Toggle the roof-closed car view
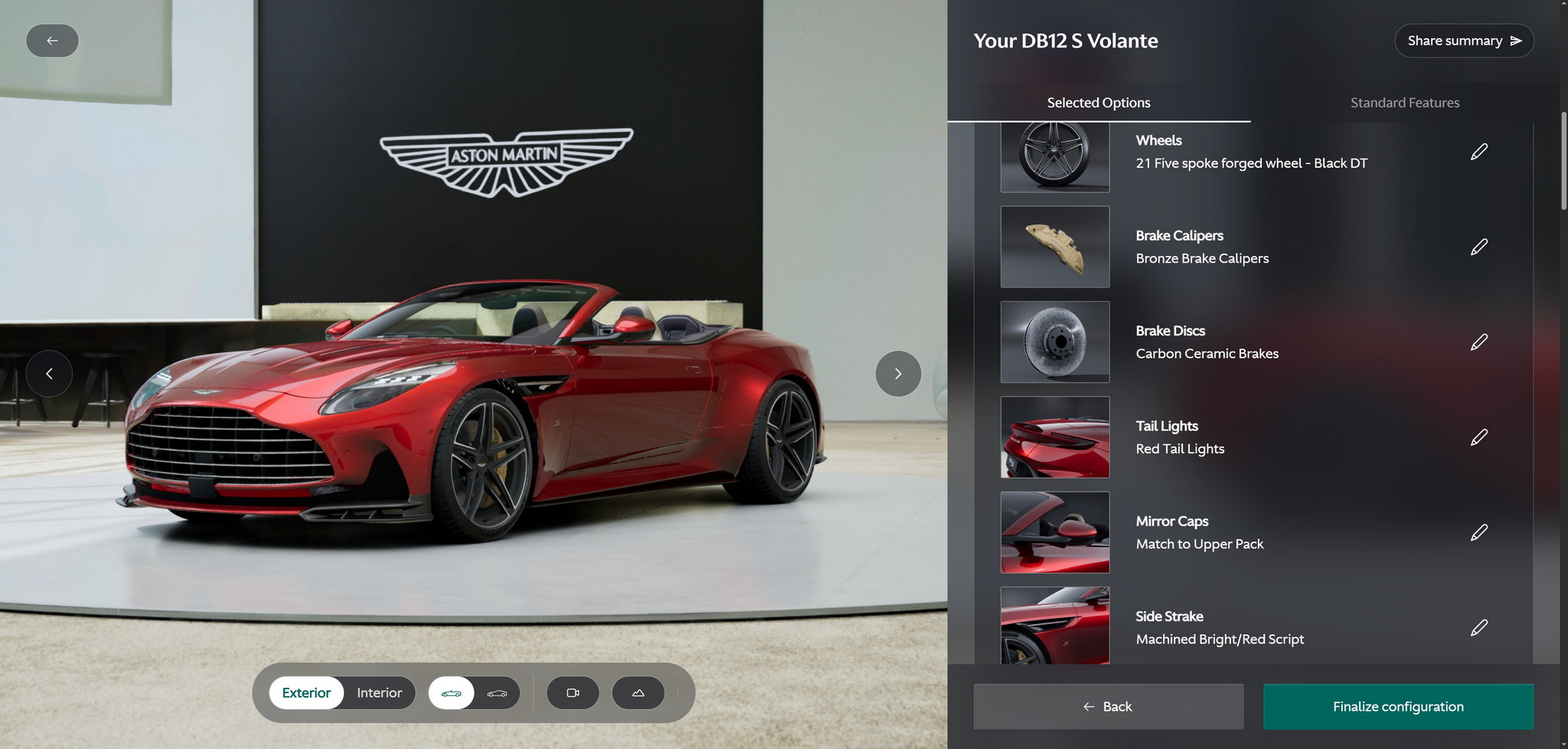The width and height of the screenshot is (1568, 749). [497, 693]
